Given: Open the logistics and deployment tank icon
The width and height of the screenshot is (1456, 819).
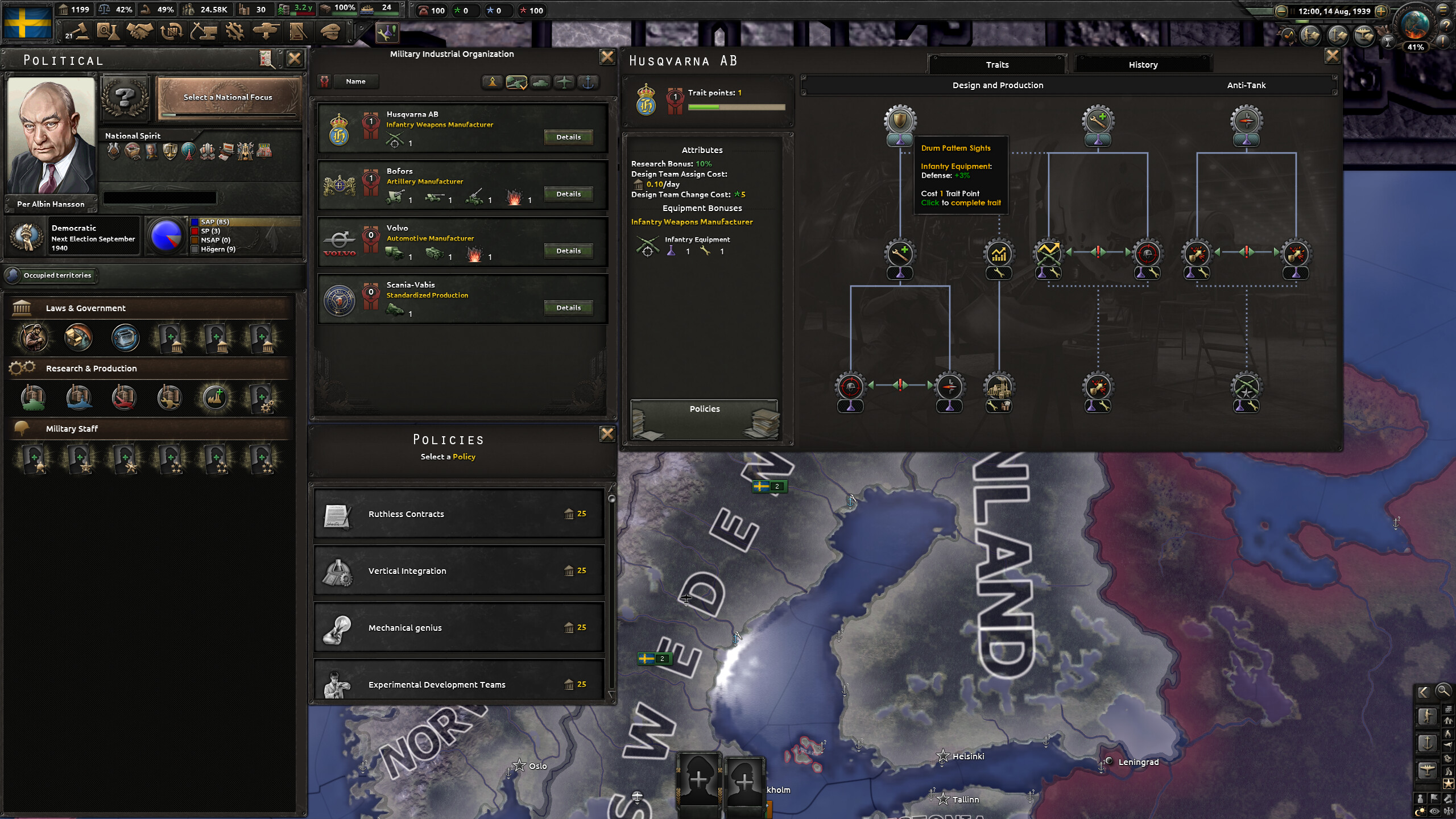Looking at the screenshot, I should 266,32.
